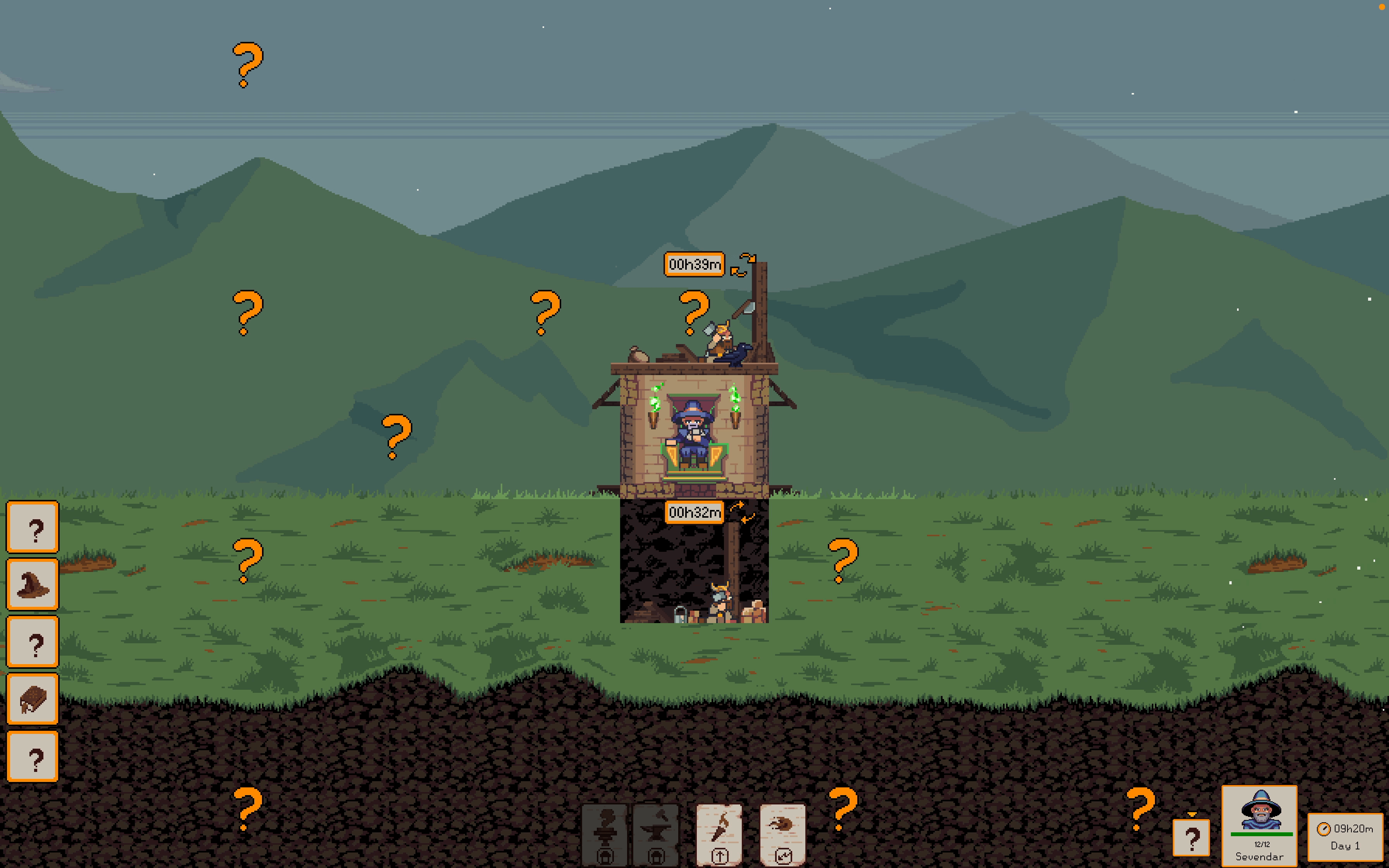Open the 00h32m timer label in the cellar

point(694,512)
